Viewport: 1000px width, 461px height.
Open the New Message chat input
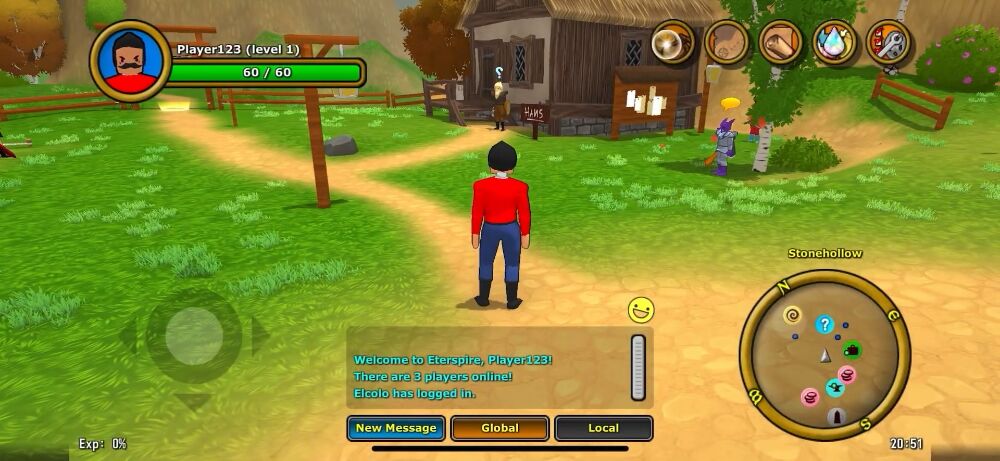point(396,428)
